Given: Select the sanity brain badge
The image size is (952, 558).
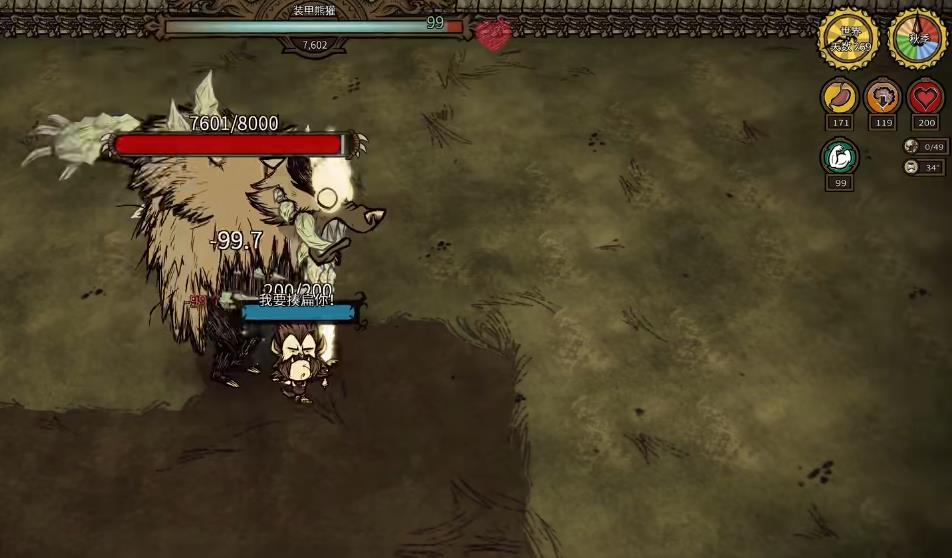Looking at the screenshot, I should [x=882, y=97].
